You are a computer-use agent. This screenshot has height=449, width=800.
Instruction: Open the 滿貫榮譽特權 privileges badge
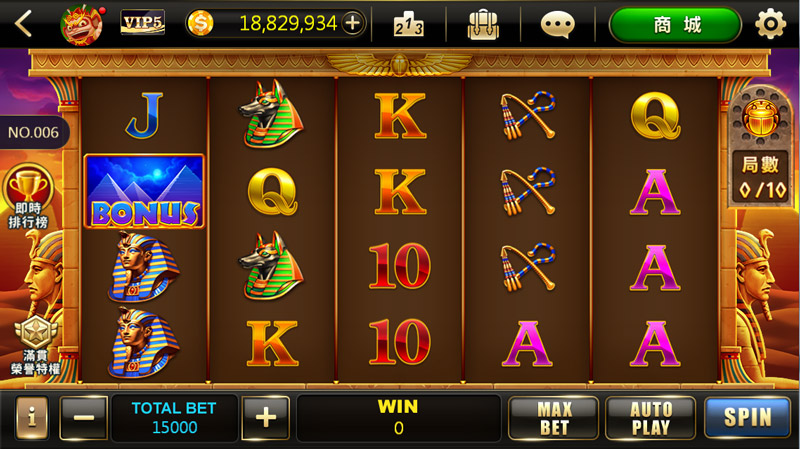click(34, 343)
